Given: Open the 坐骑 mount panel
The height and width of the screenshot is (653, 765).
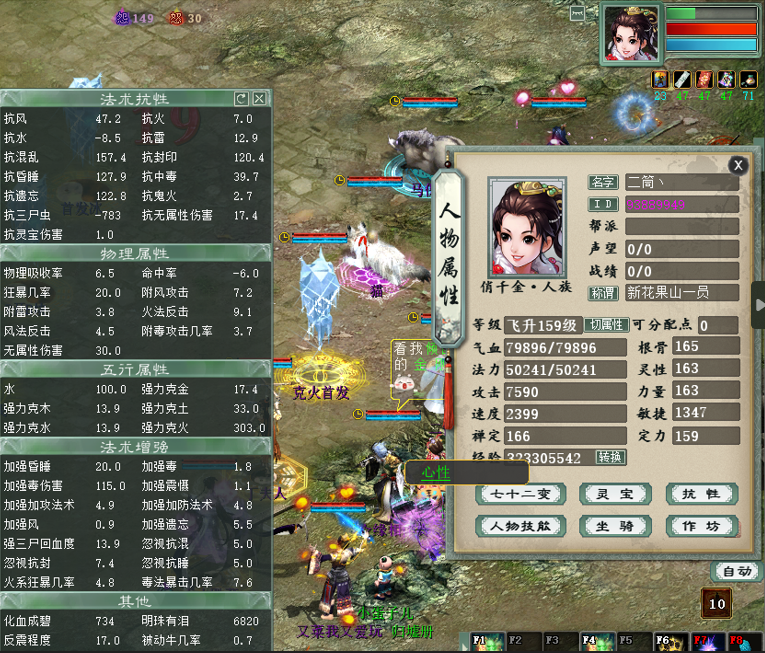Looking at the screenshot, I should pos(614,526).
